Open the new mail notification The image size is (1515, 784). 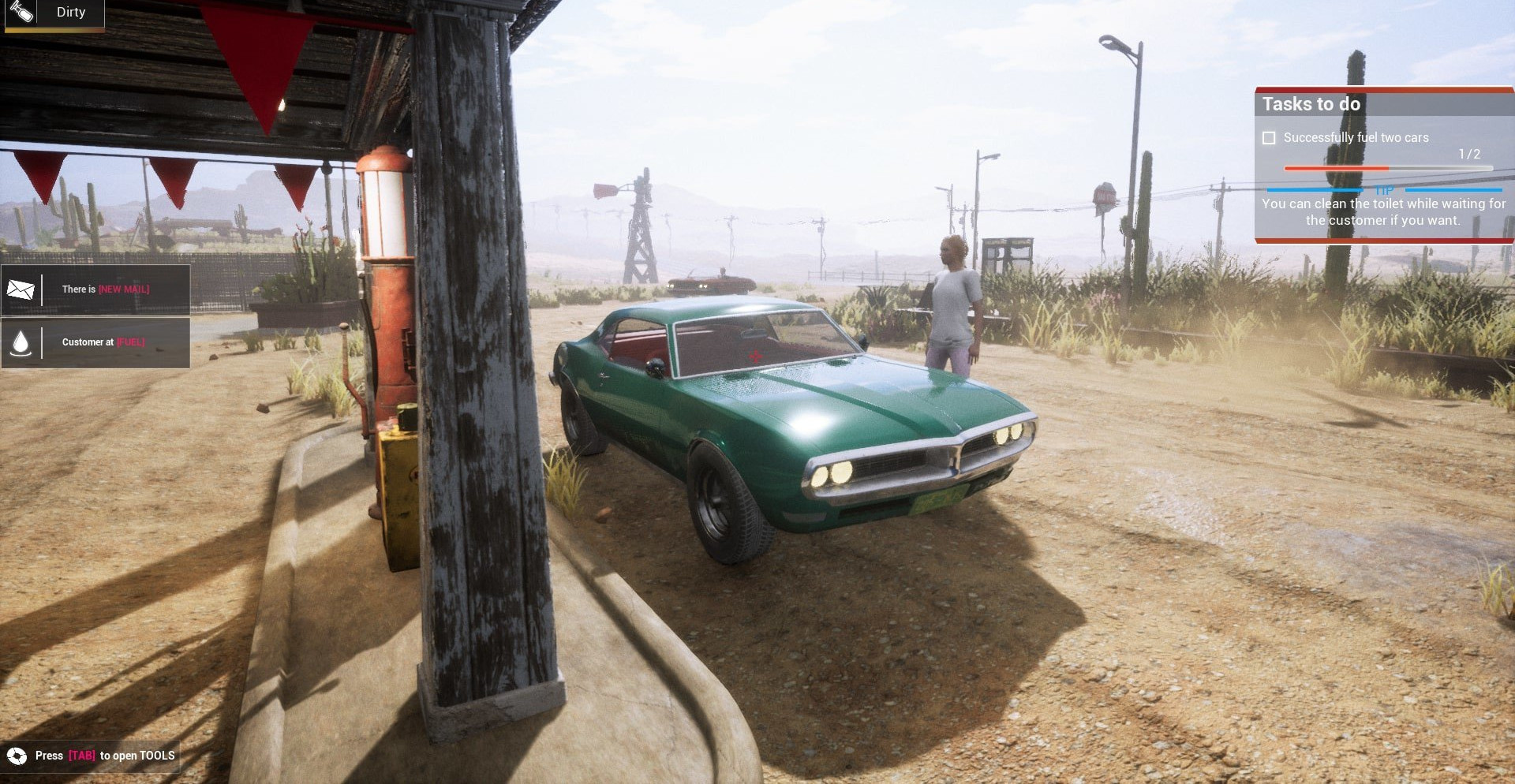coord(106,289)
